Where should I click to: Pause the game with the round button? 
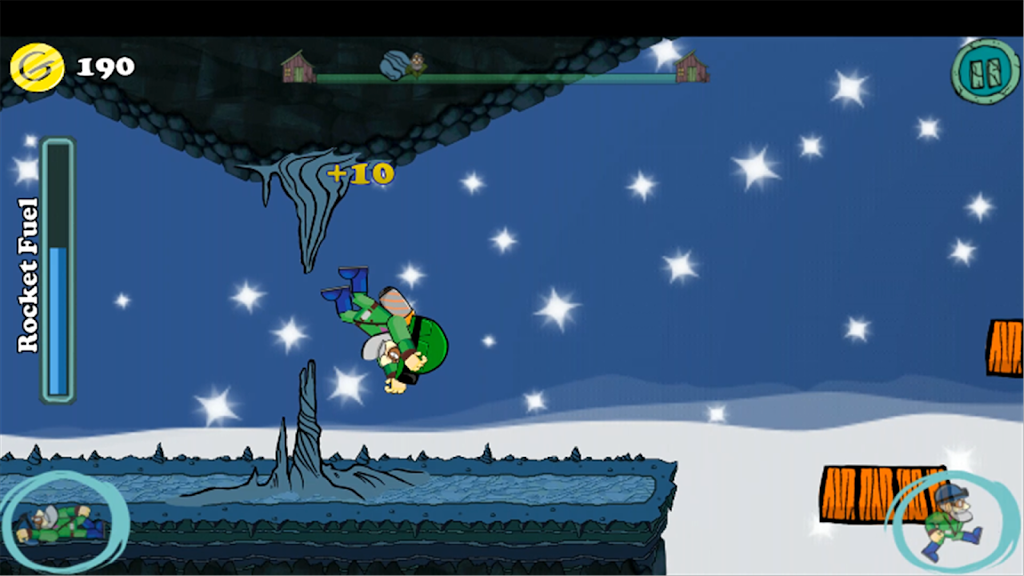(x=985, y=70)
